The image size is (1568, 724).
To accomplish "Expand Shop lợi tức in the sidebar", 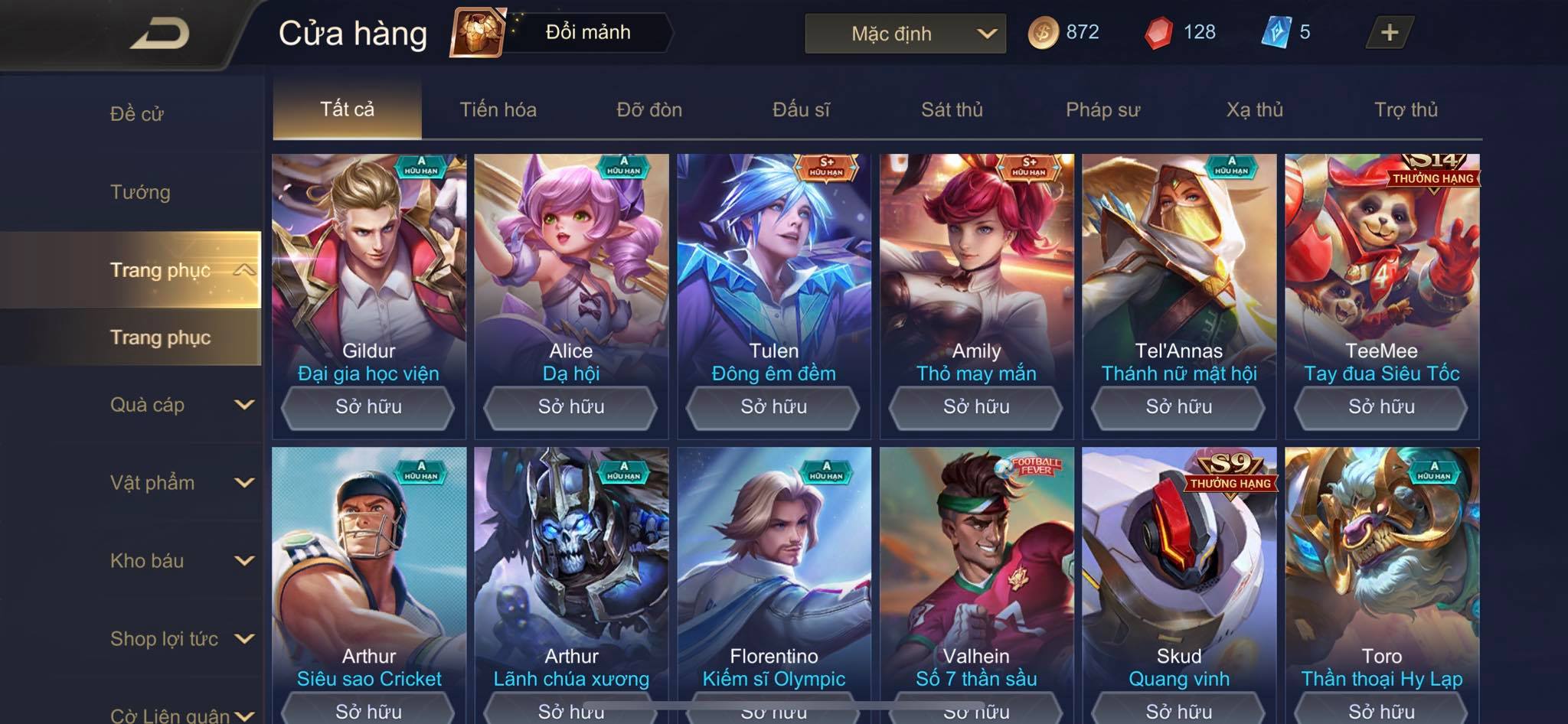I will click(x=181, y=639).
